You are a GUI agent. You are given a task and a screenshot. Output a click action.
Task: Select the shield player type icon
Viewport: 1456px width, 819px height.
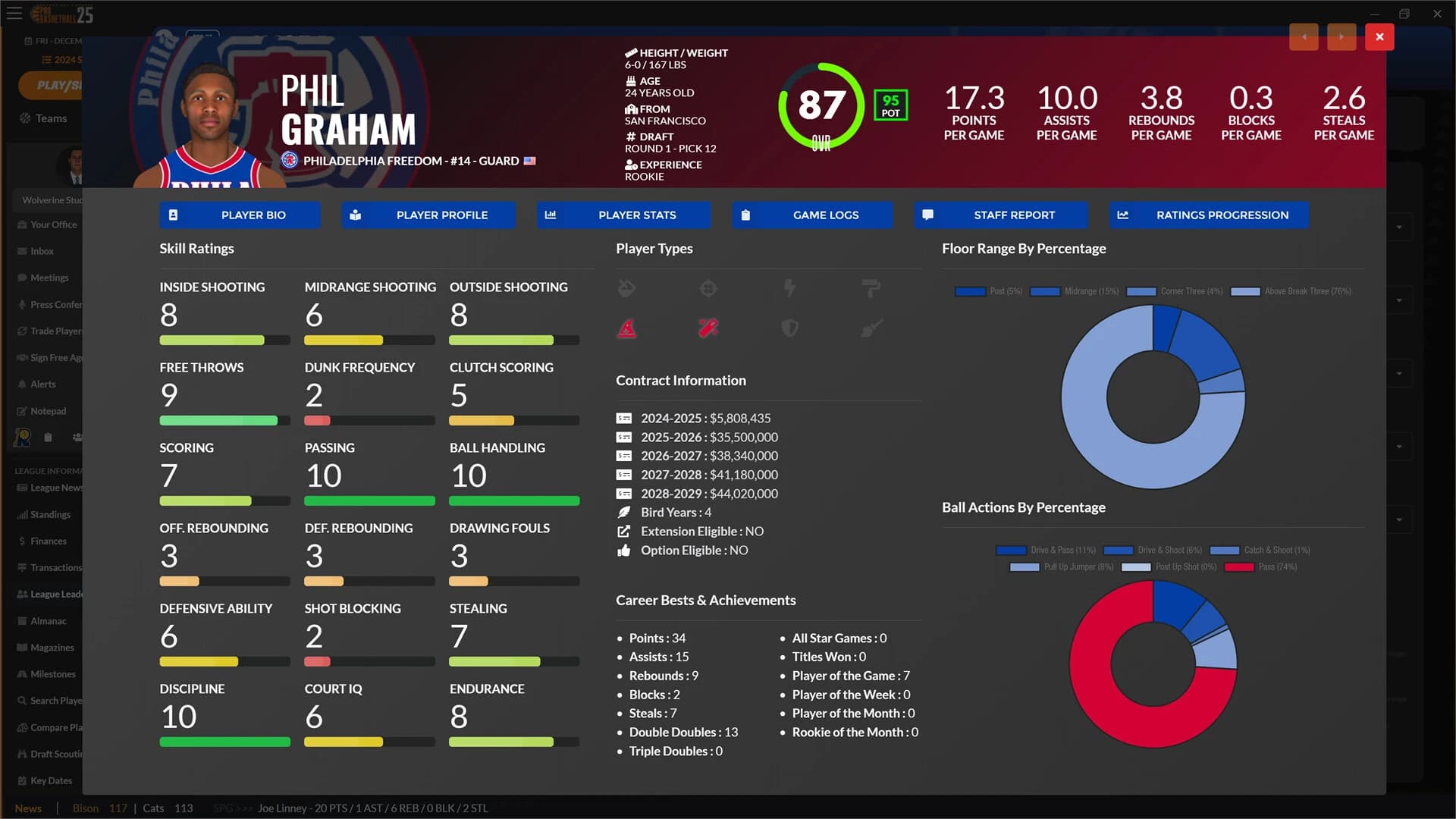tap(789, 328)
